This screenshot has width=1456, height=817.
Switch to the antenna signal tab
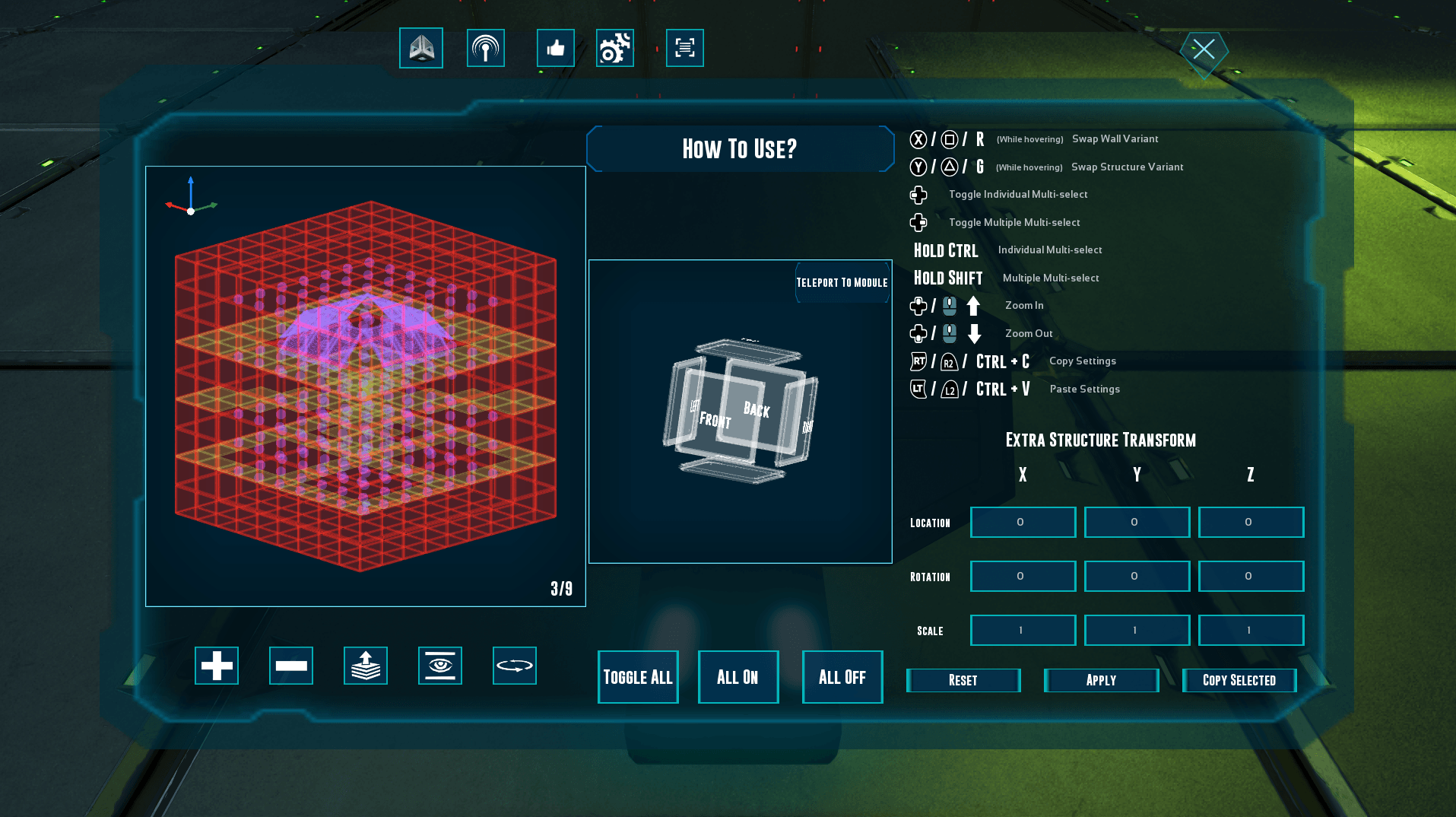coord(485,49)
